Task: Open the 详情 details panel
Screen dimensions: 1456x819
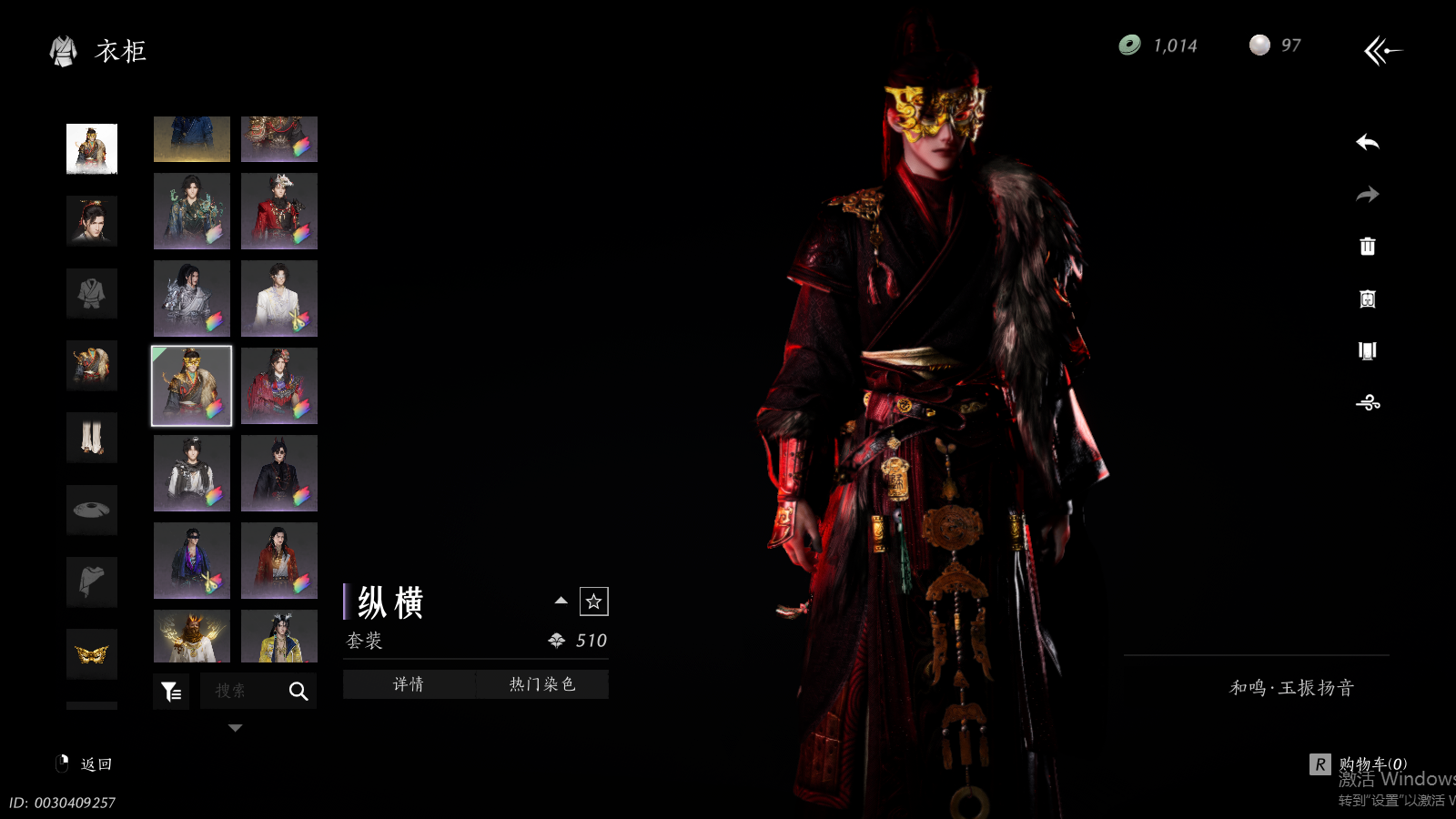Action: 409,684
